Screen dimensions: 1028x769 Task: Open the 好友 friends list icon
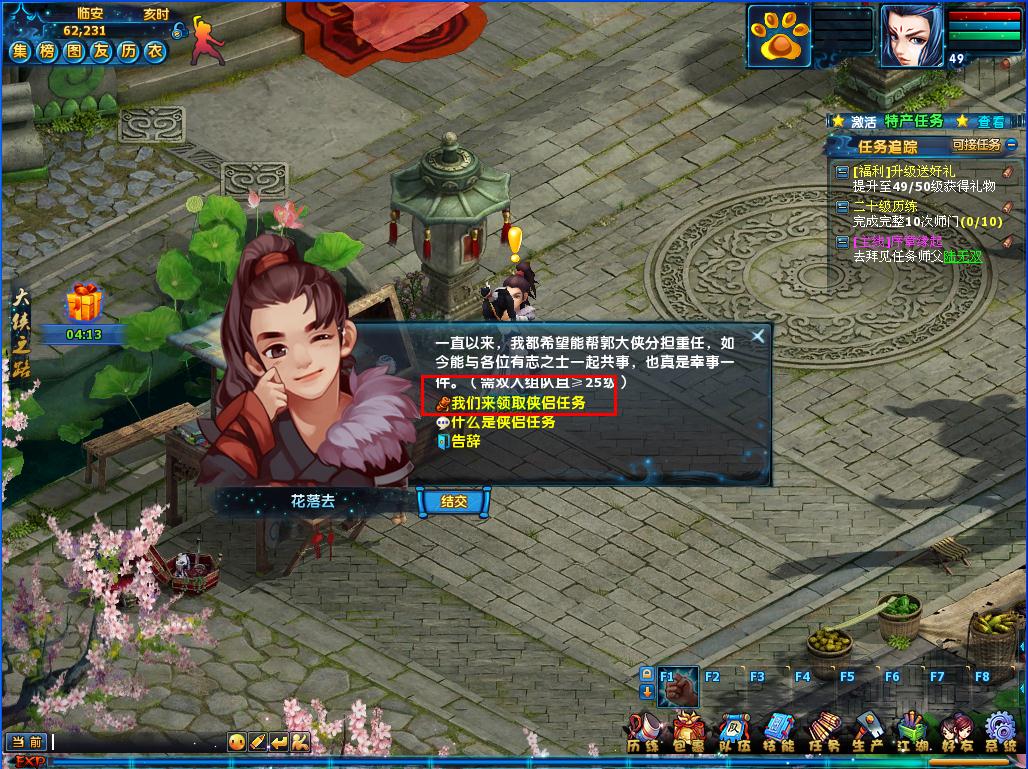coord(955,732)
